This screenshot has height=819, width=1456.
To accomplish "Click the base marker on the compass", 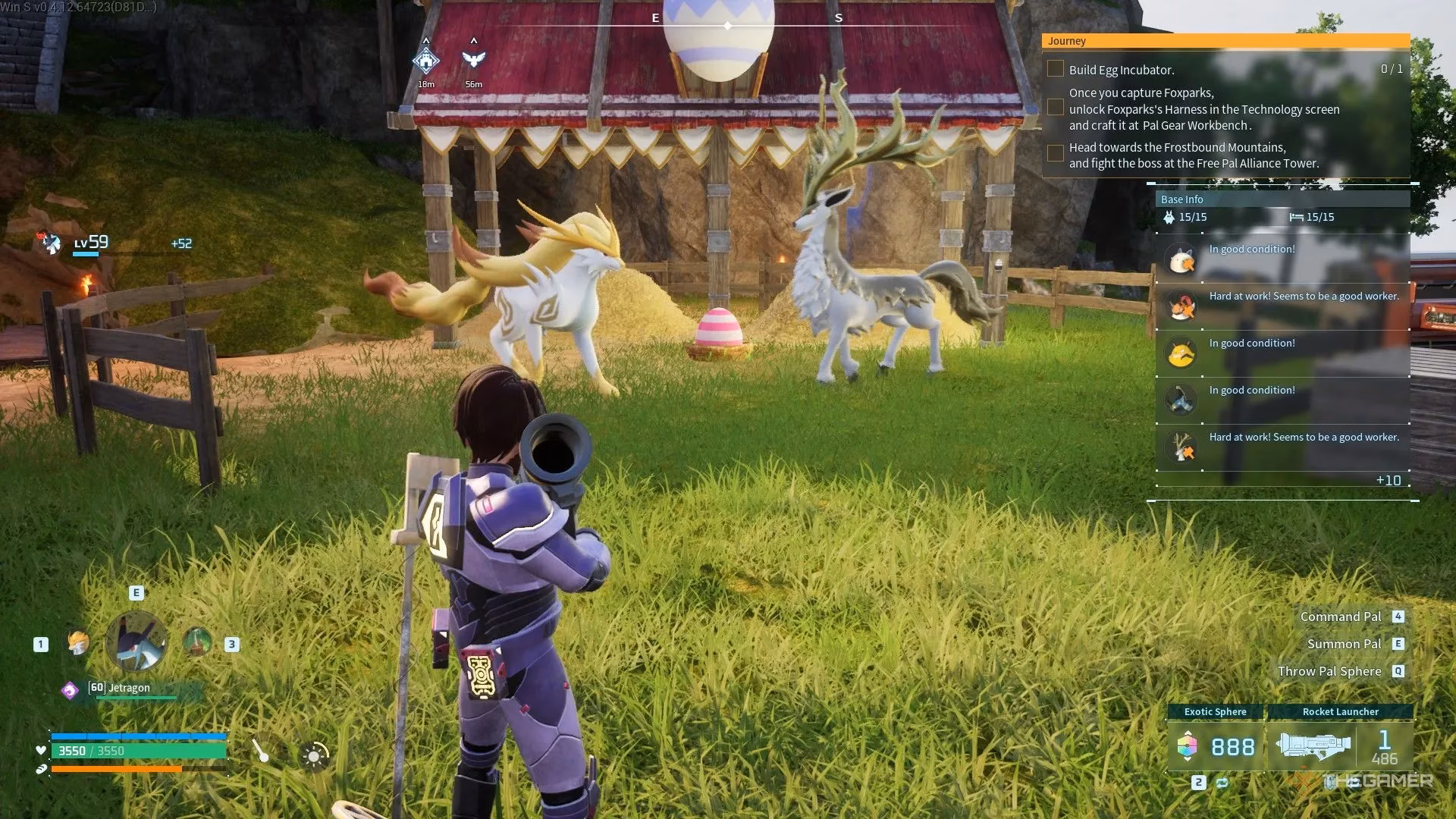I will 426,60.
